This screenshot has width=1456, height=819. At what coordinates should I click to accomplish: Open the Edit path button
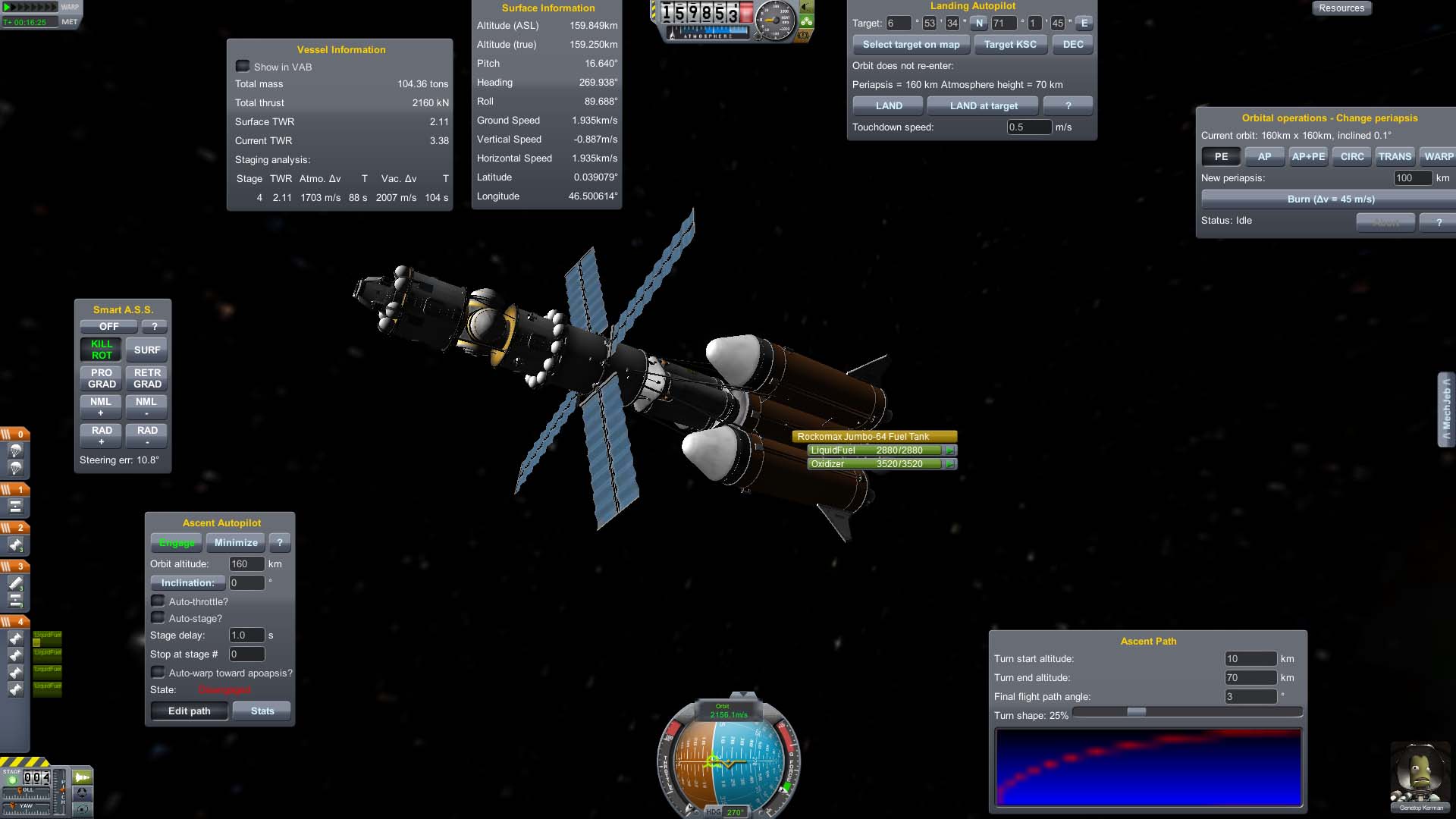pyautogui.click(x=189, y=711)
